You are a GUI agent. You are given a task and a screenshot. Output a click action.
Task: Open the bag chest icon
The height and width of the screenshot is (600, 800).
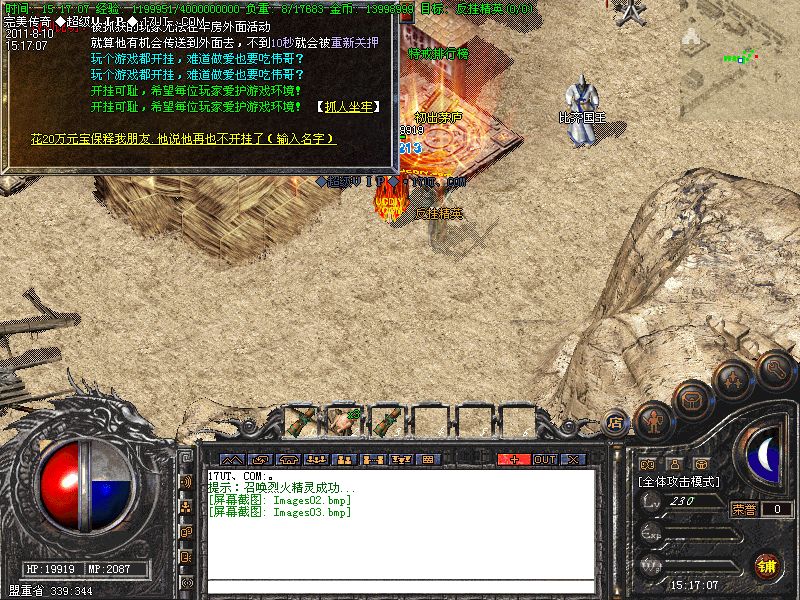tap(691, 400)
